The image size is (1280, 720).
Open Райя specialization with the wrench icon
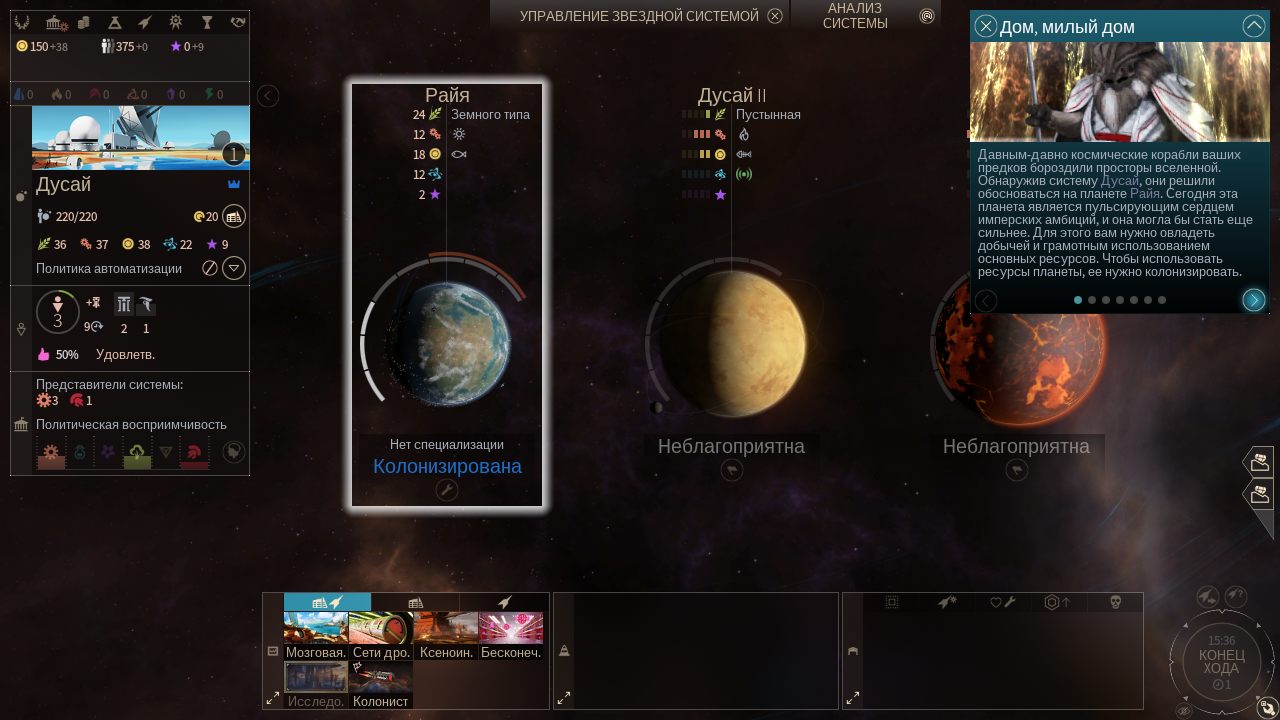coord(446,490)
